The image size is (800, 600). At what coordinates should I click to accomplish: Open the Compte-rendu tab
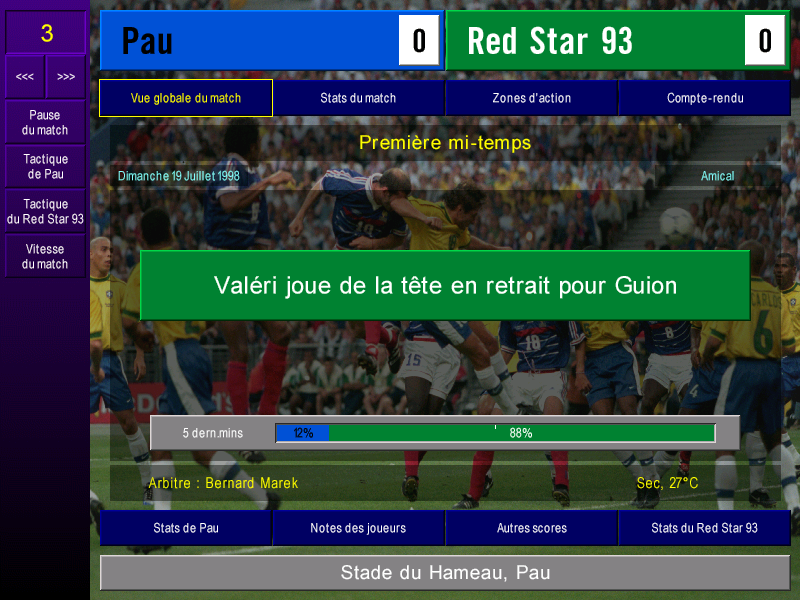click(x=704, y=98)
